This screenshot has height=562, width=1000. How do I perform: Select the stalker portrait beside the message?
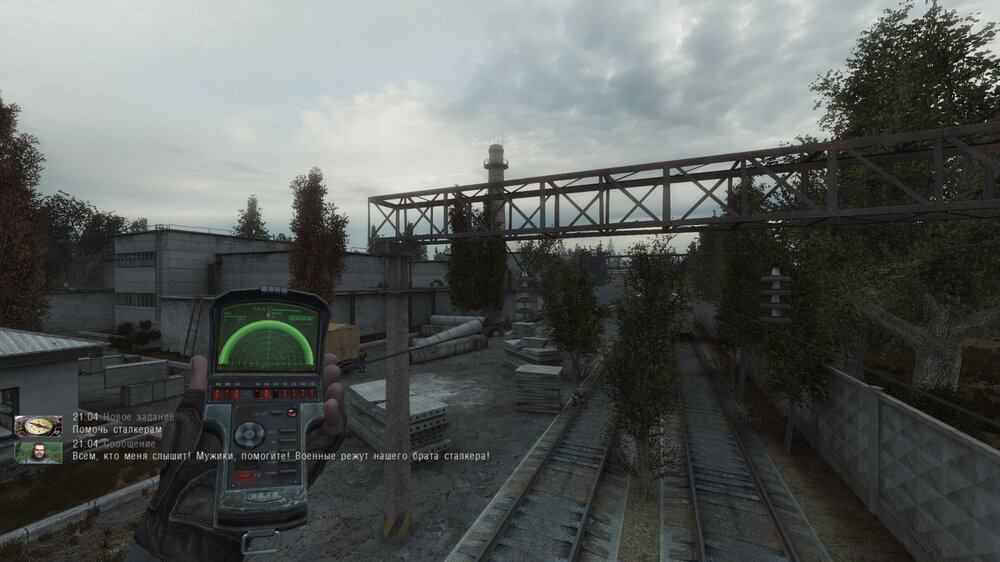tap(38, 452)
